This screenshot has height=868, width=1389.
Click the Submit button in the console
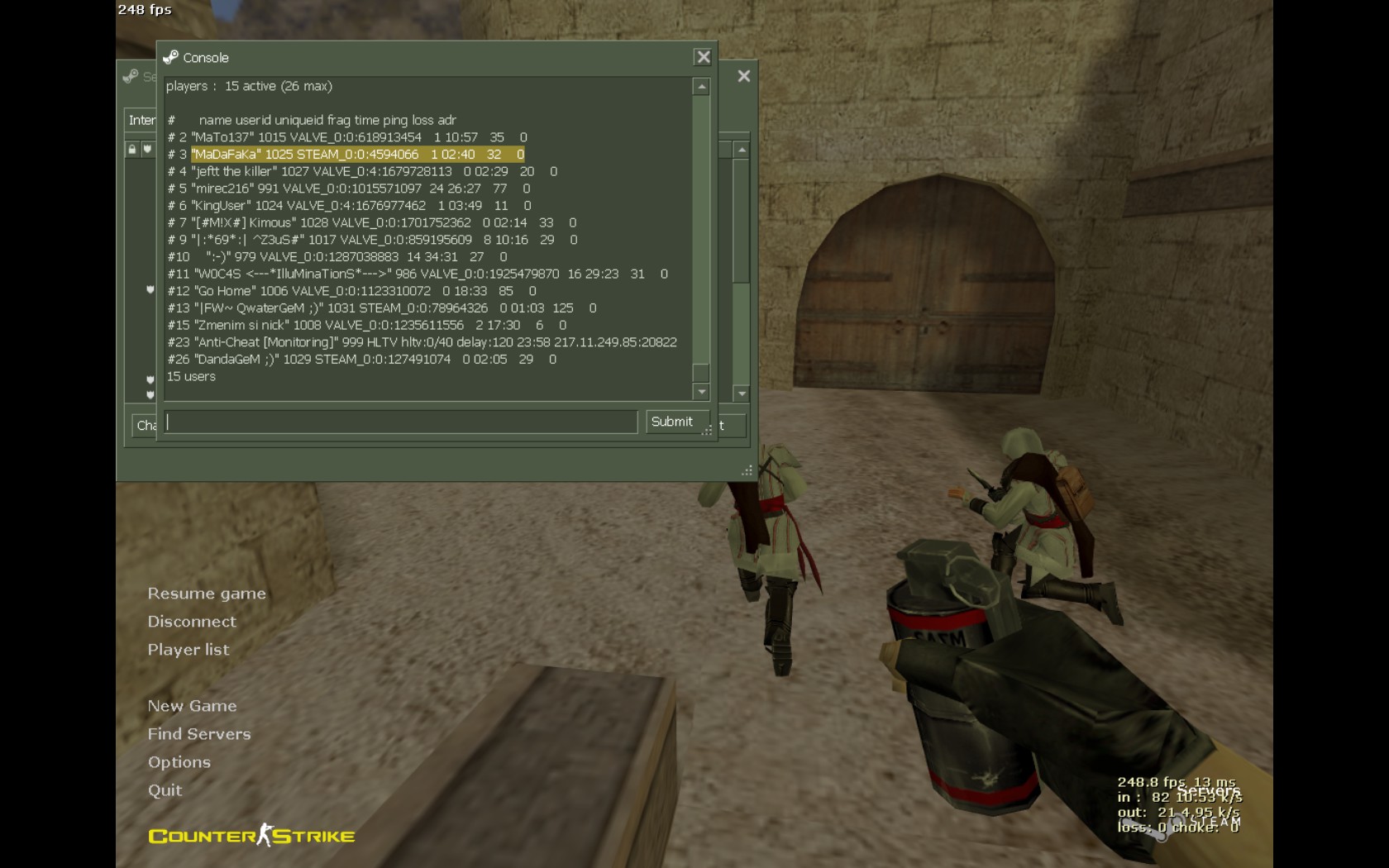point(672,422)
